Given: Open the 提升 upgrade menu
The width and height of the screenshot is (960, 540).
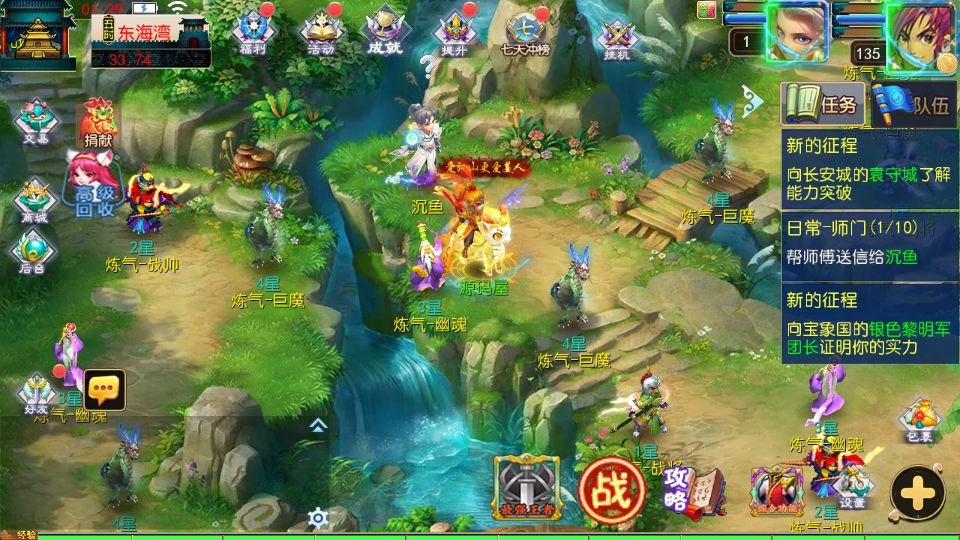Looking at the screenshot, I should click(452, 31).
